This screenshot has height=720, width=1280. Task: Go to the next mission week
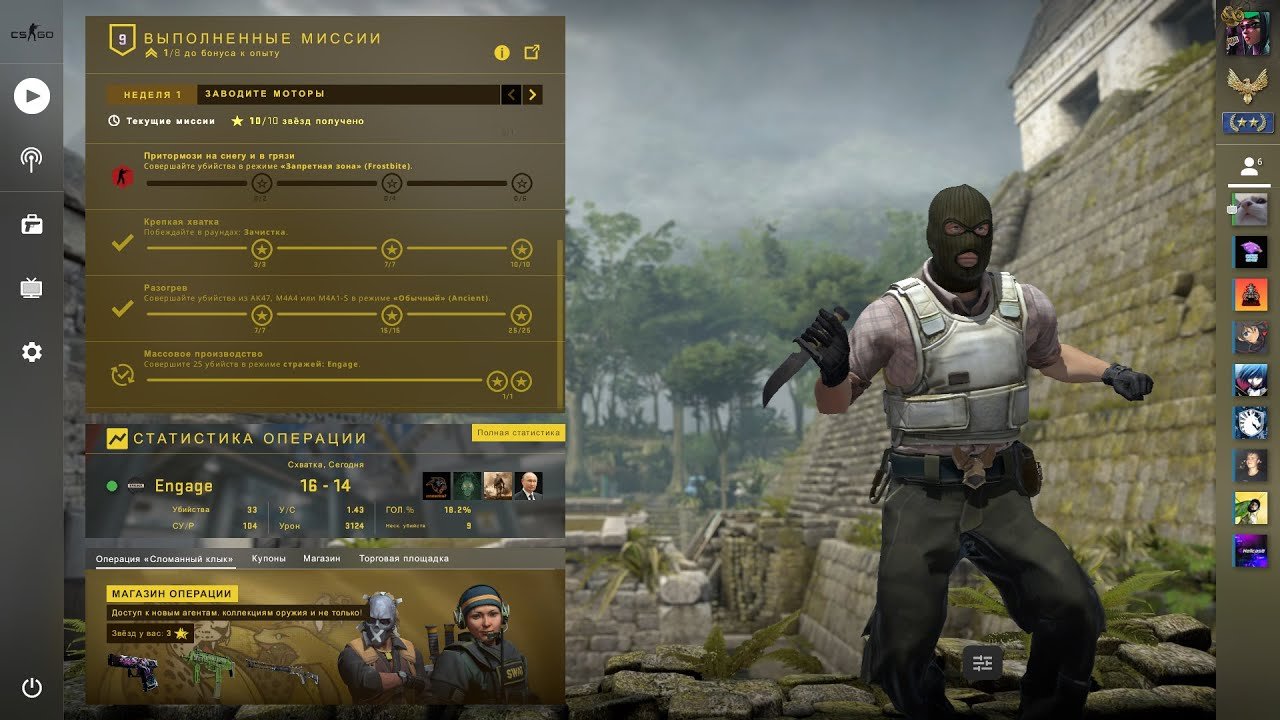[x=533, y=95]
